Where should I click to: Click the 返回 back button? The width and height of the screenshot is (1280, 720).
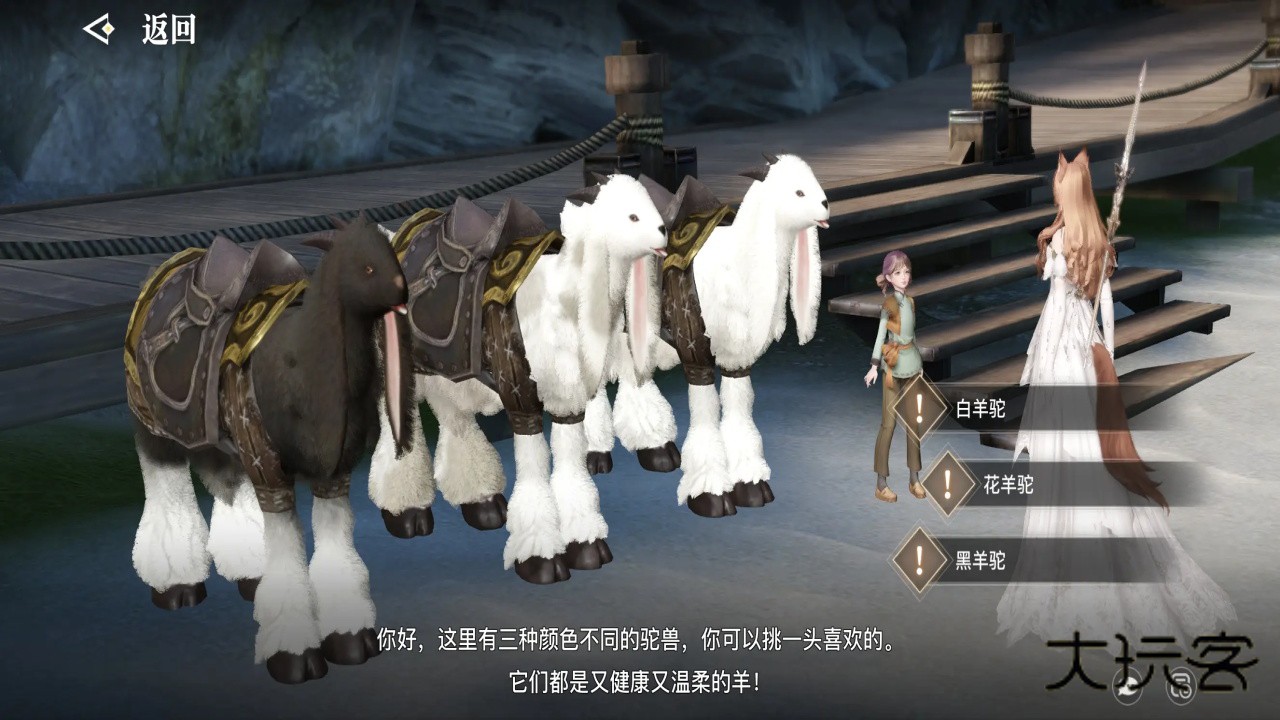[140, 30]
